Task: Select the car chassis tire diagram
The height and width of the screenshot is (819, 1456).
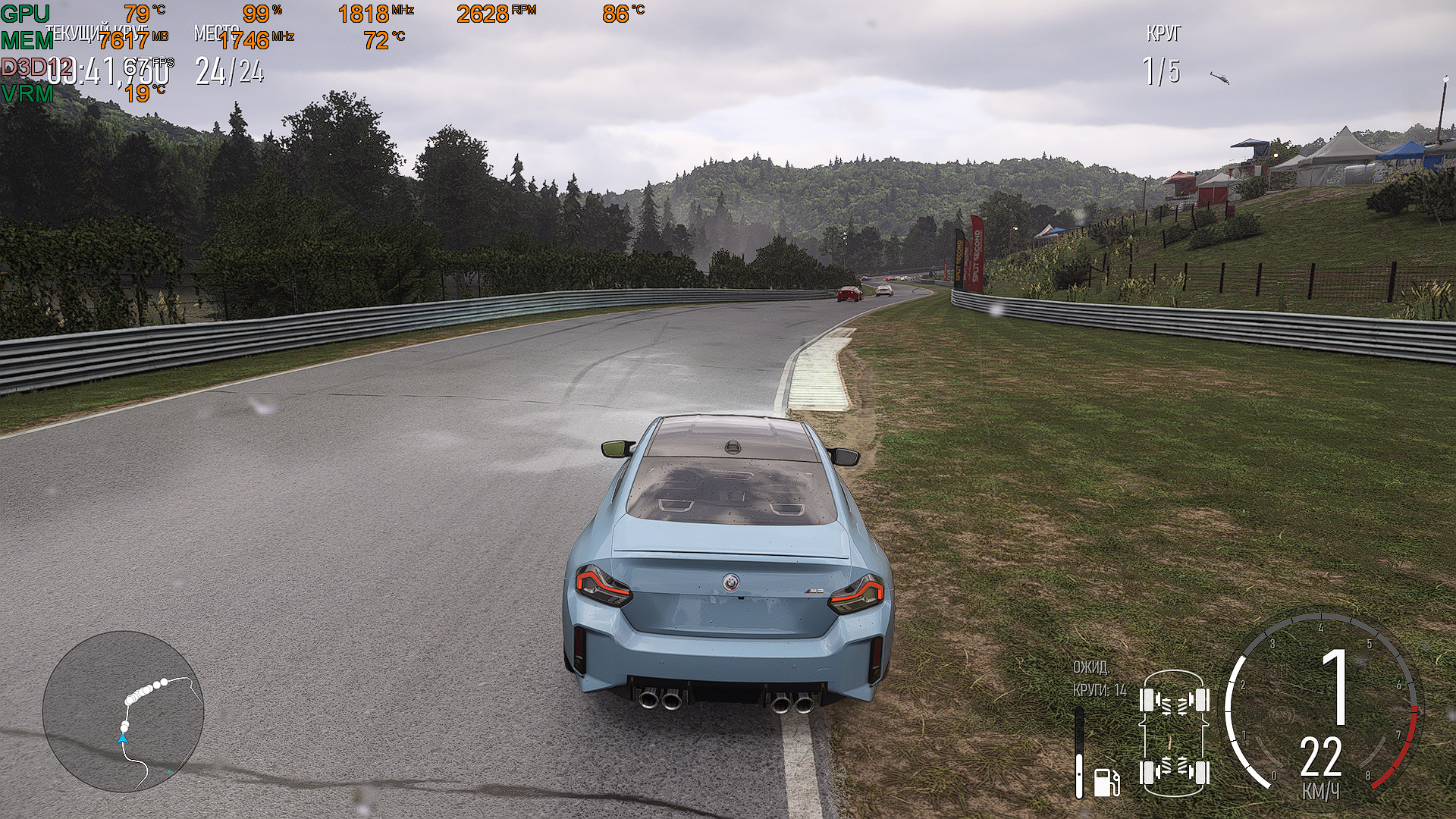Action: click(1175, 733)
